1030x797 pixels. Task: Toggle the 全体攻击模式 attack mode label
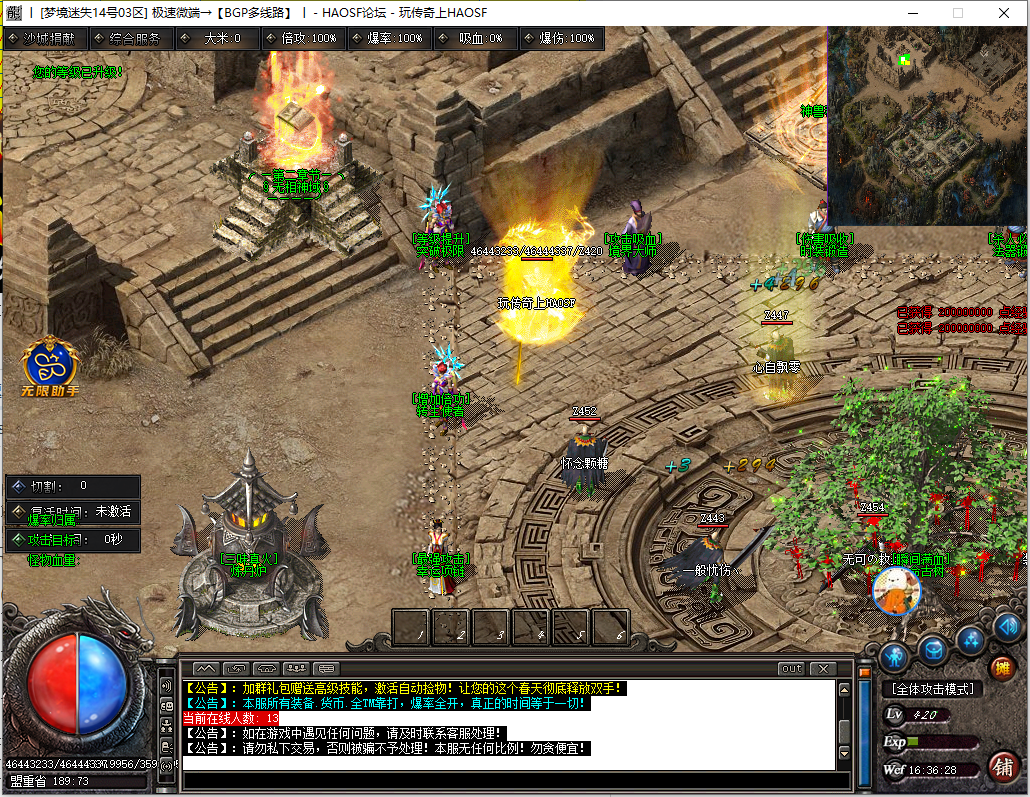point(932,689)
